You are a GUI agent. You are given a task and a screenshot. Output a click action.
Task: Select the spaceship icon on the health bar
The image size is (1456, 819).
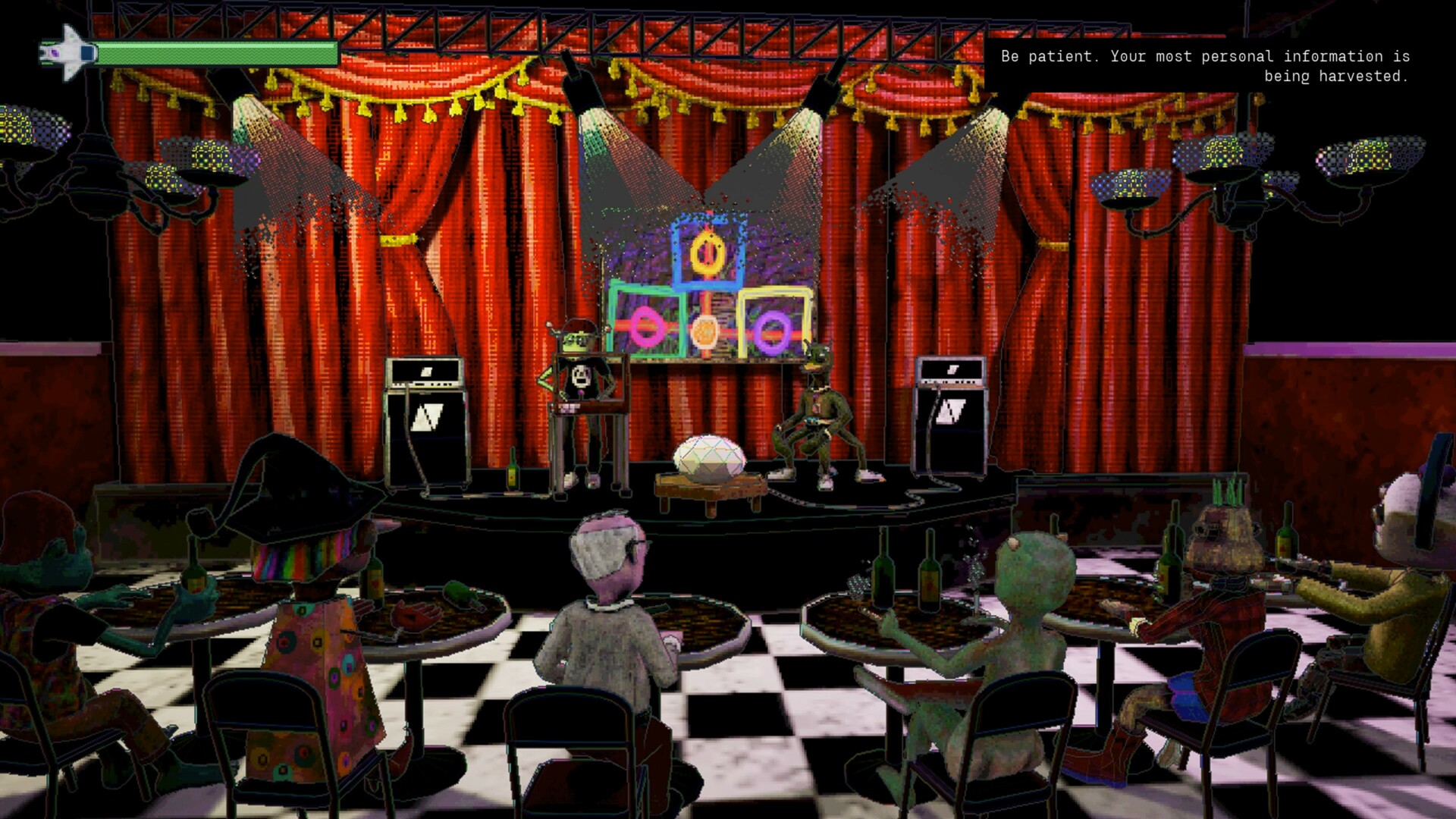pyautogui.click(x=67, y=51)
